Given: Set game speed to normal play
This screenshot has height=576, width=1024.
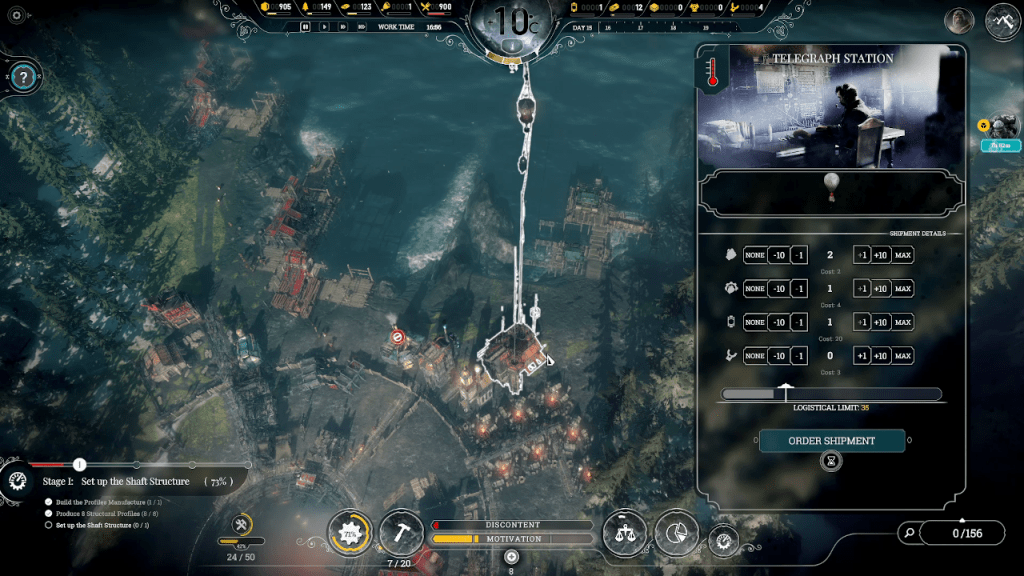Looking at the screenshot, I should tap(324, 27).
